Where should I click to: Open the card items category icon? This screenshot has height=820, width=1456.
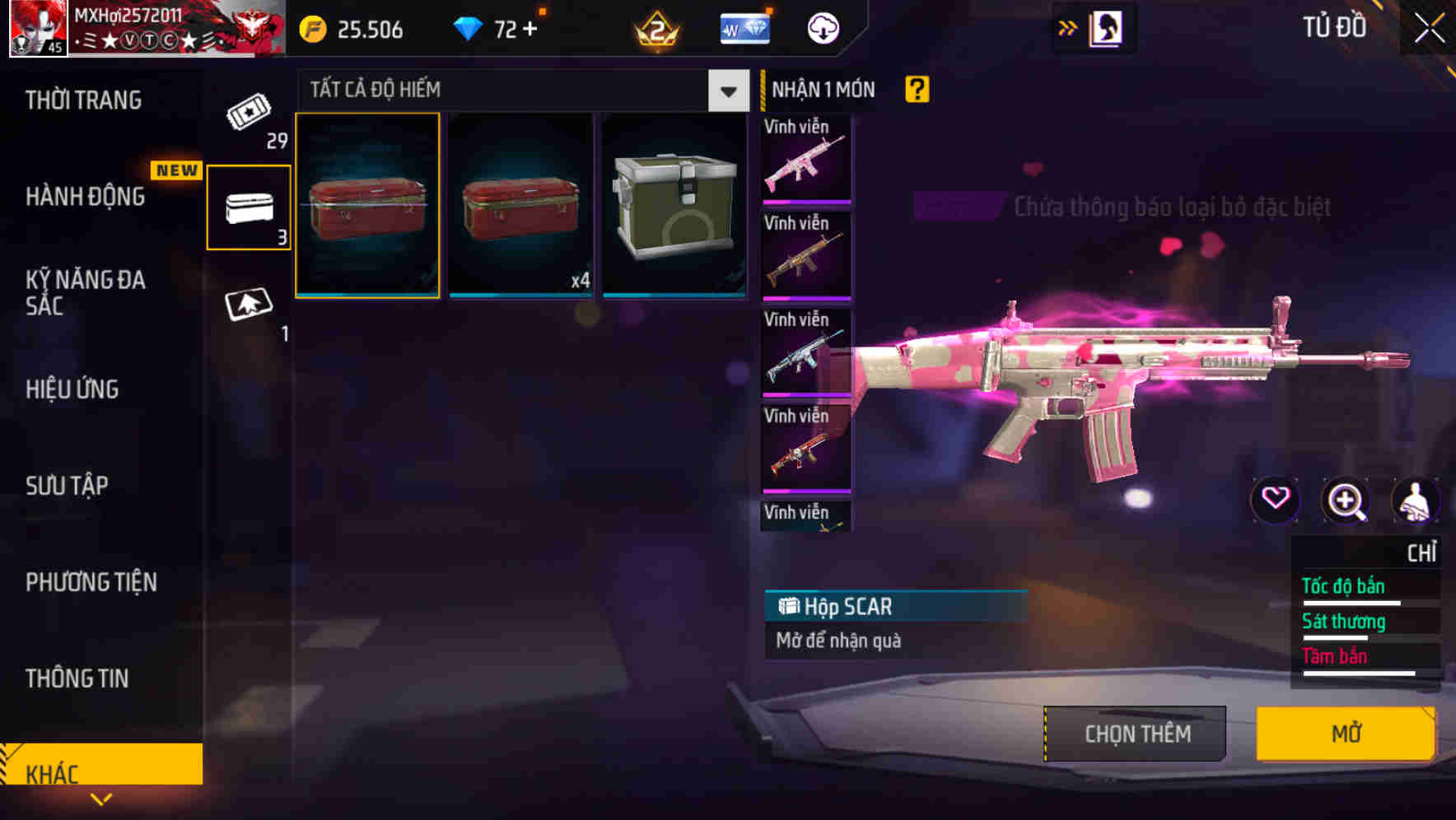[x=248, y=305]
